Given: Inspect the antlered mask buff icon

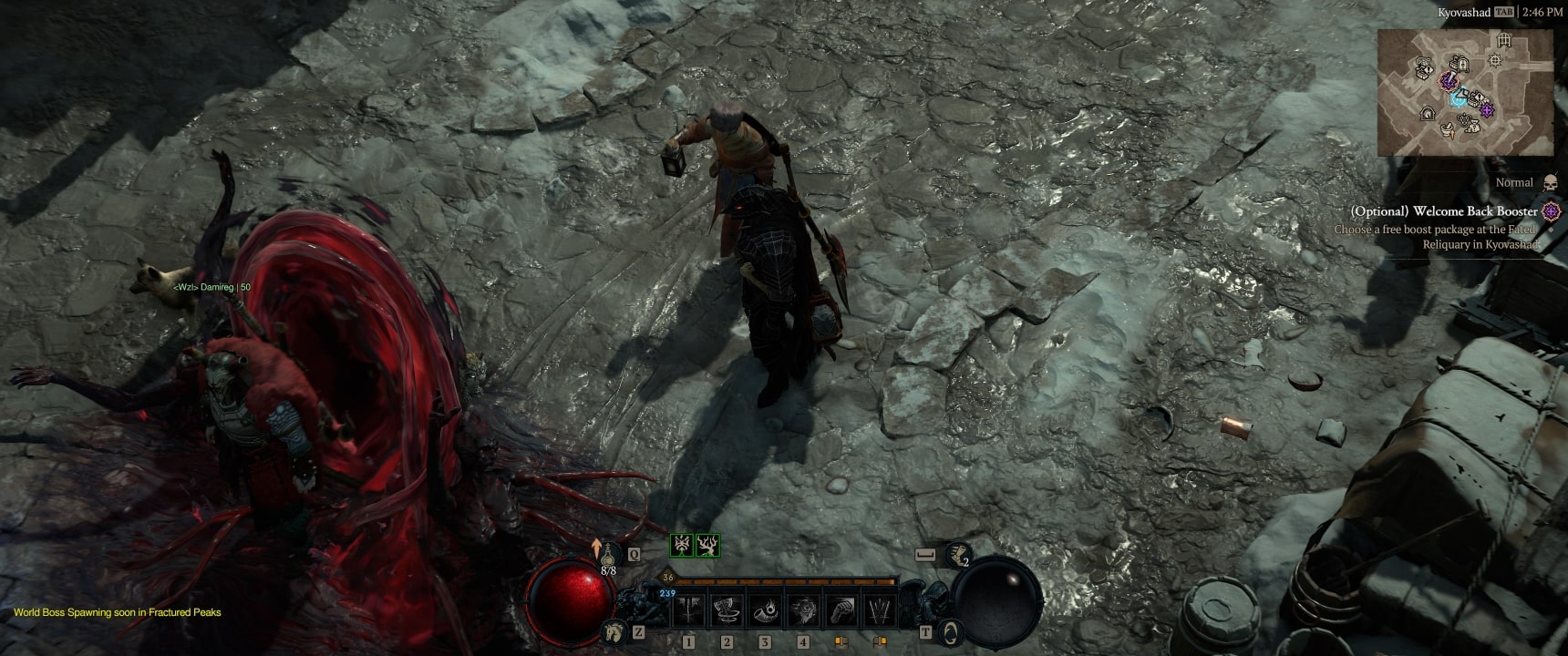Looking at the screenshot, I should click(682, 546).
